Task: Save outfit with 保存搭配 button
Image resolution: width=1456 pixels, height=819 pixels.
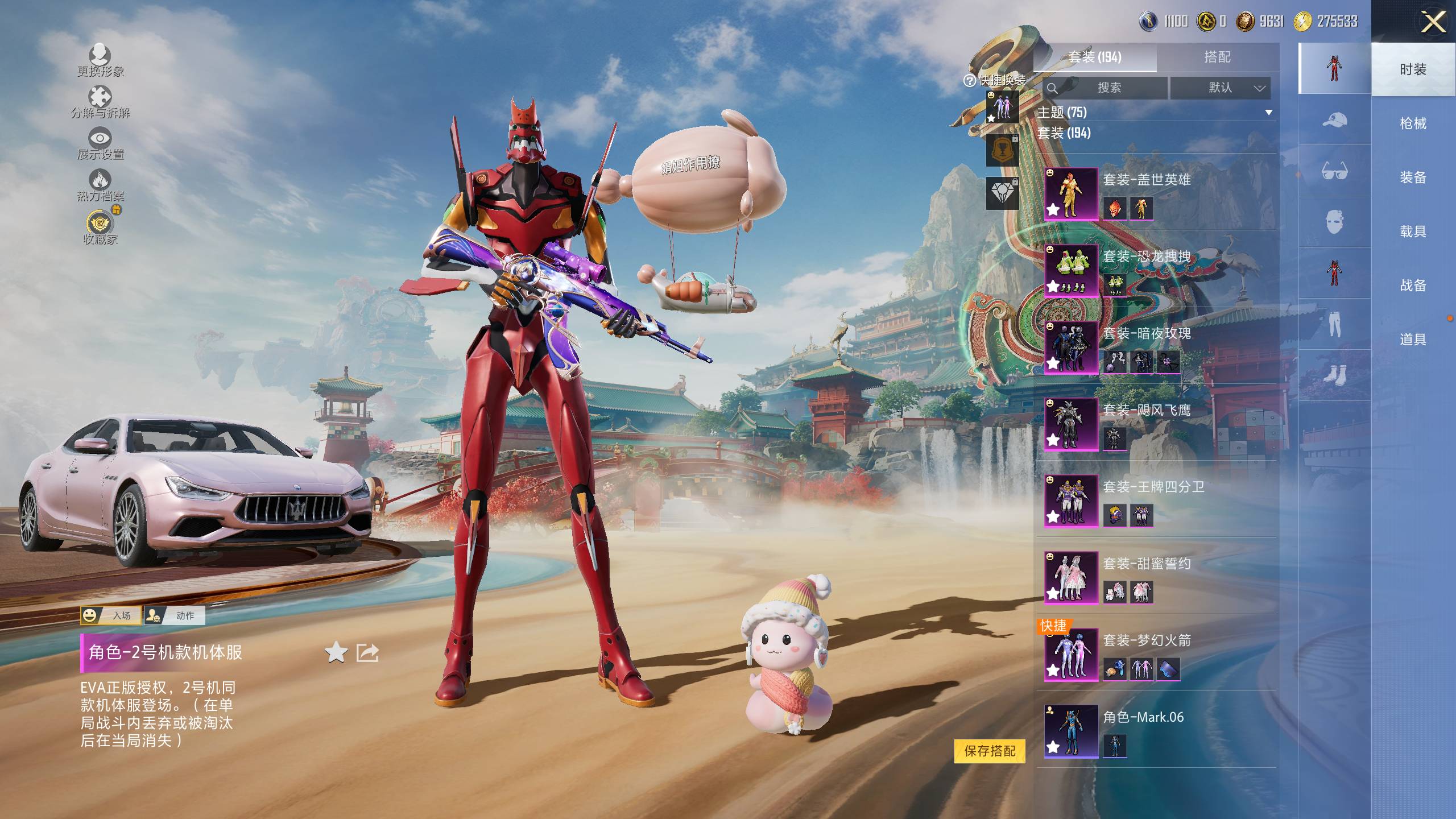Action: pyautogui.click(x=990, y=751)
